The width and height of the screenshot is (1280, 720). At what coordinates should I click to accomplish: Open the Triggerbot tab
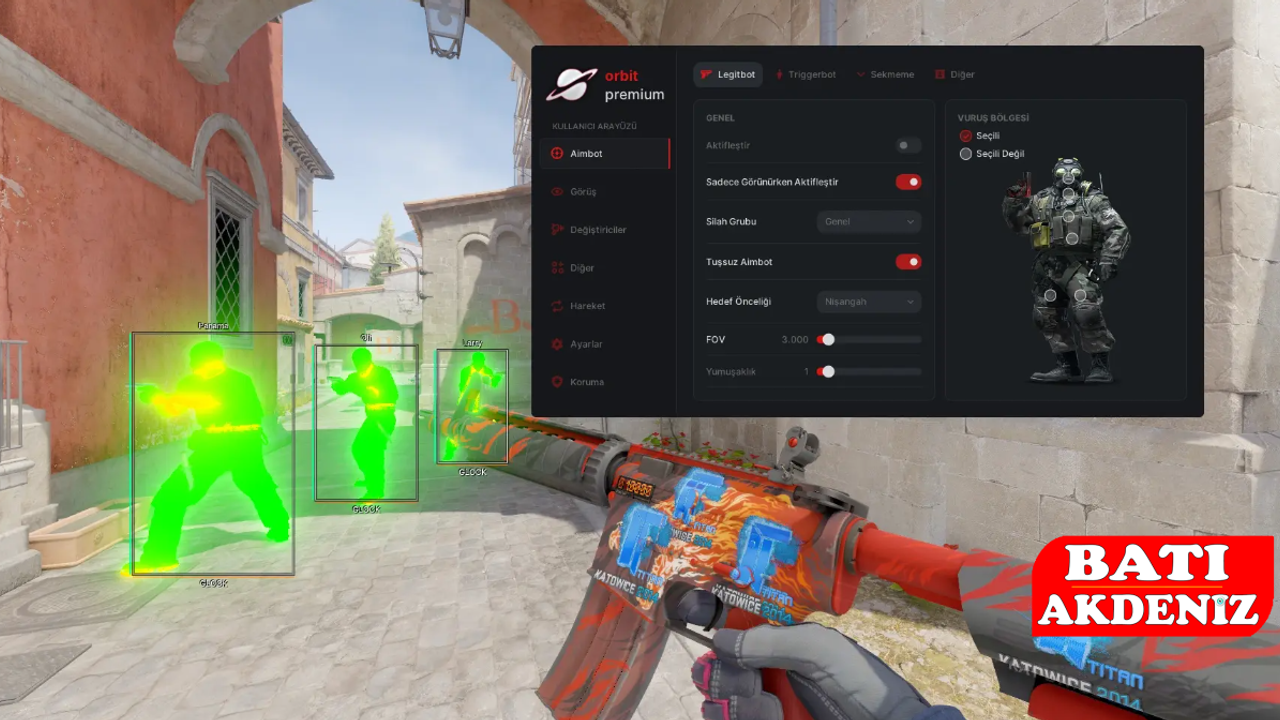[x=806, y=75]
